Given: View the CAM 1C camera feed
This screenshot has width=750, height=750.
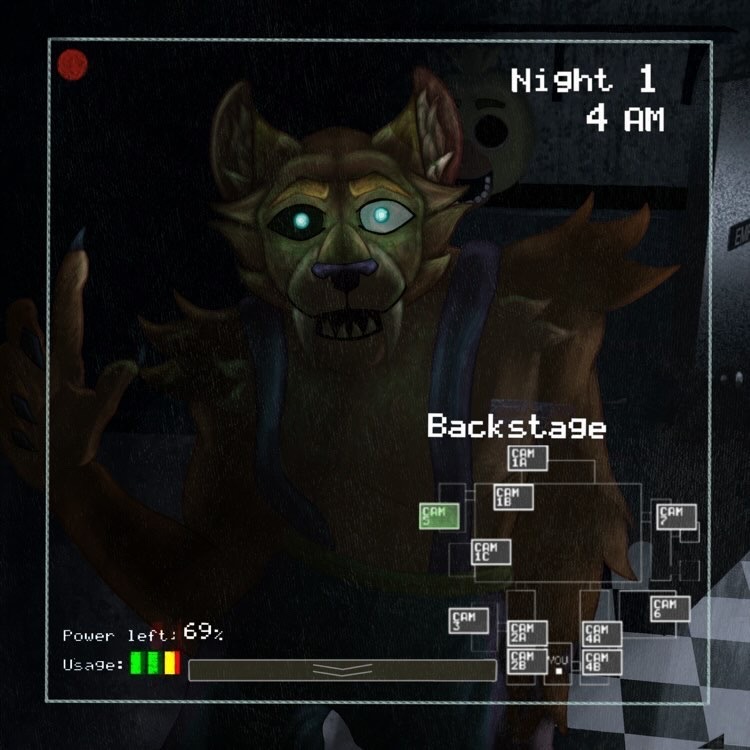Looking at the screenshot, I should click(x=491, y=552).
